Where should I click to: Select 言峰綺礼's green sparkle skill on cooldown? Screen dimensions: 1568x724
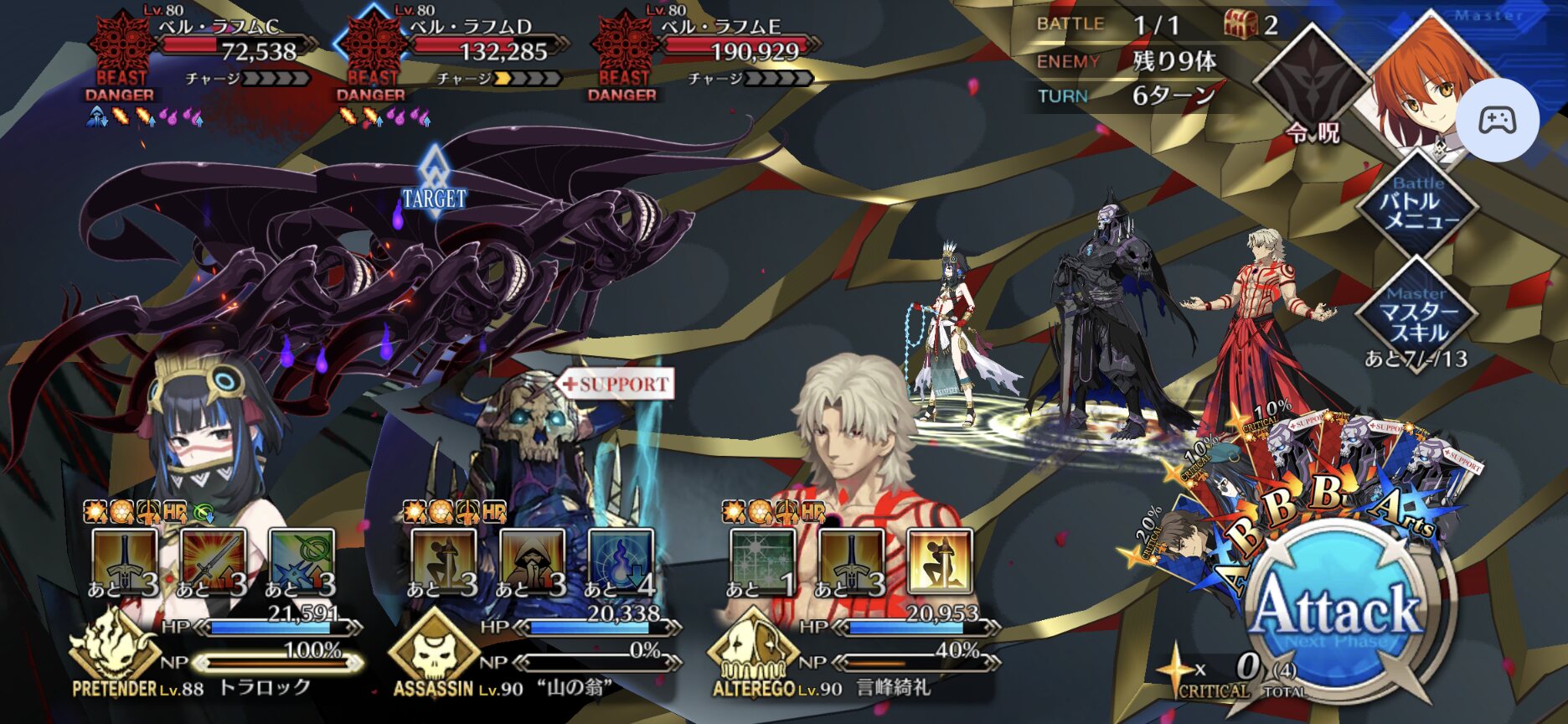761,561
